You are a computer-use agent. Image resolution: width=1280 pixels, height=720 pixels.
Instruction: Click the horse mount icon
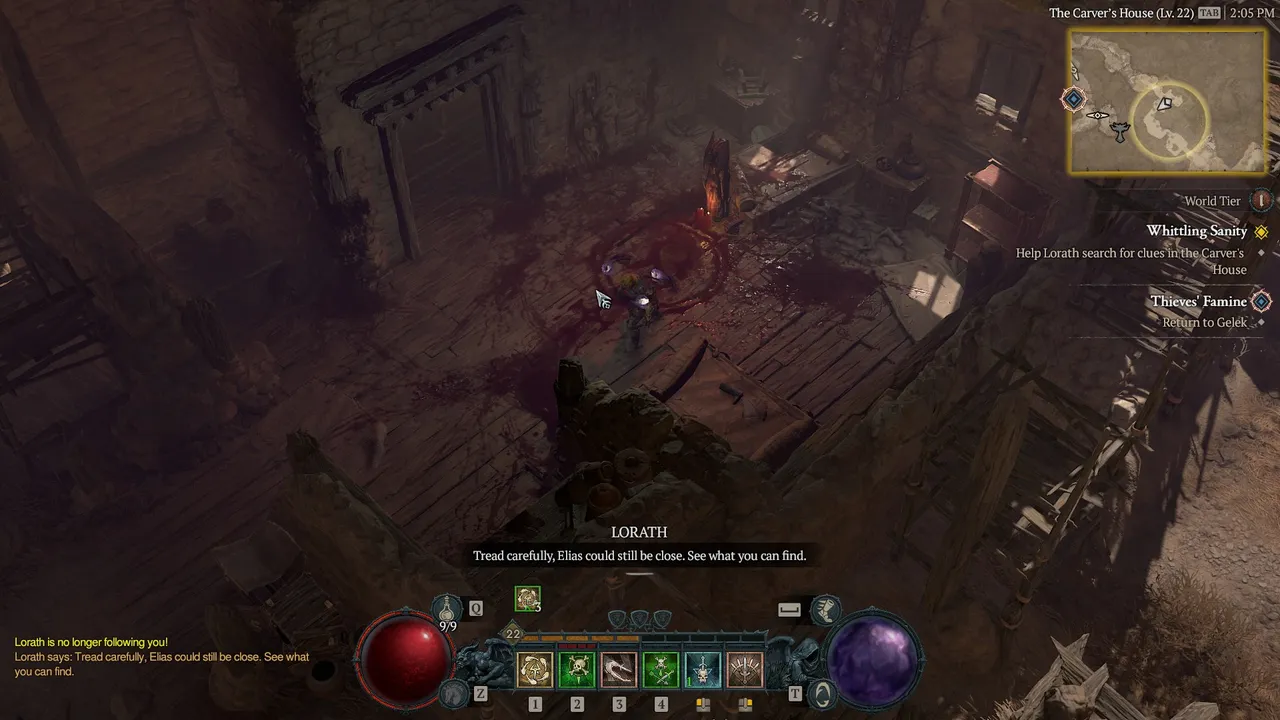click(x=455, y=692)
